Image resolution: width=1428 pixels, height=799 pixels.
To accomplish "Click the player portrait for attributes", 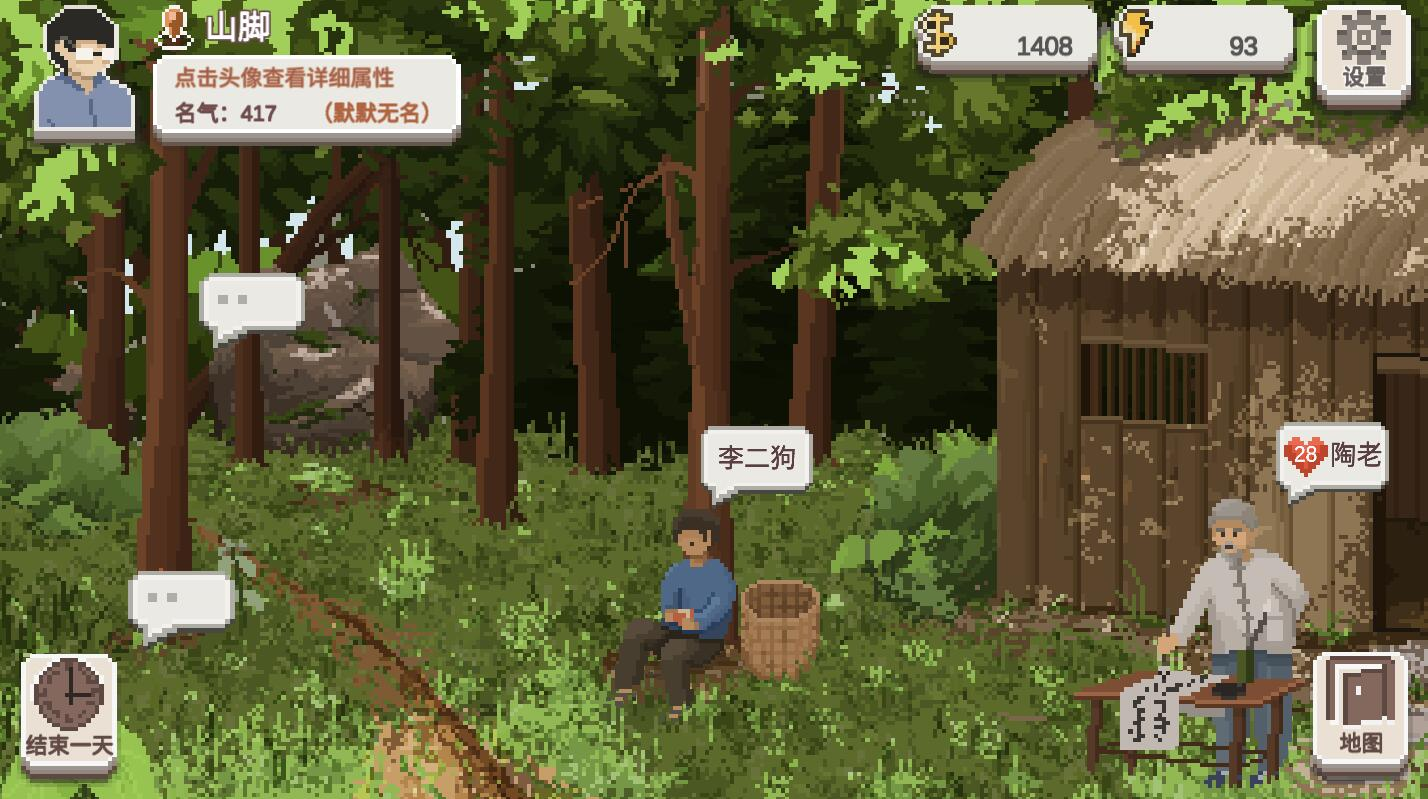I will click(83, 72).
